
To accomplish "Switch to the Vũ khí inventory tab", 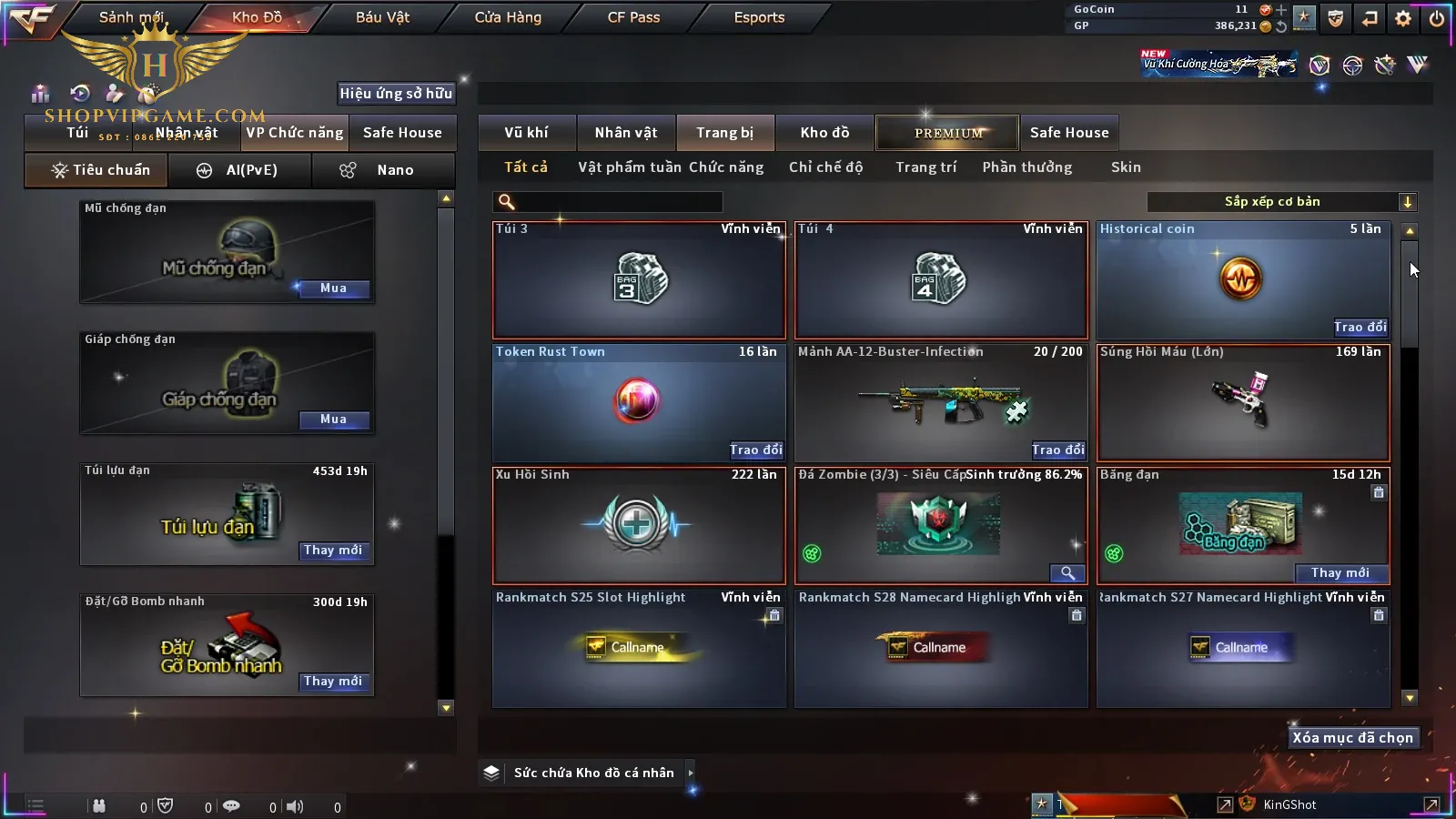I will coord(526,133).
